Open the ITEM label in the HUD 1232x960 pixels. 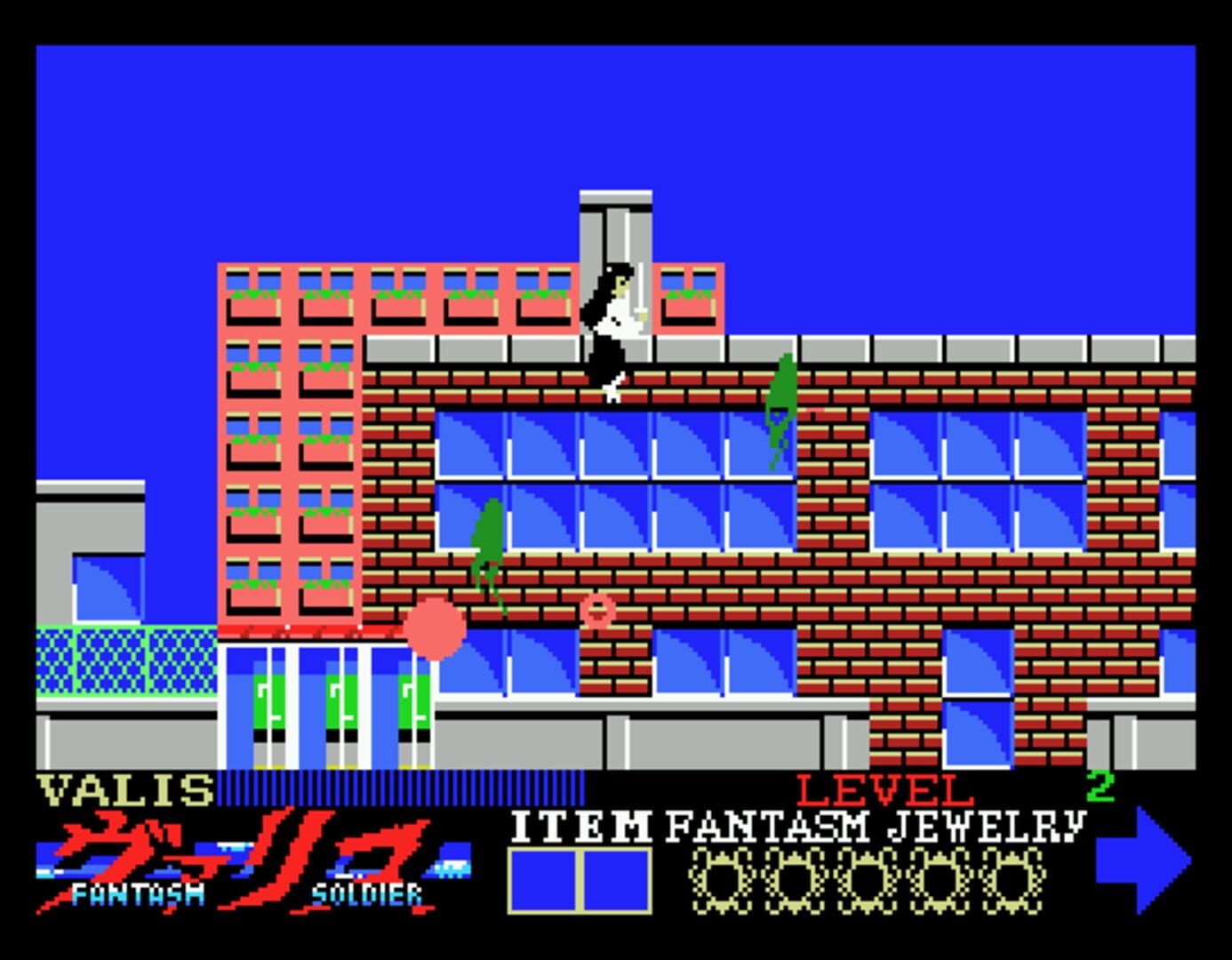[580, 827]
